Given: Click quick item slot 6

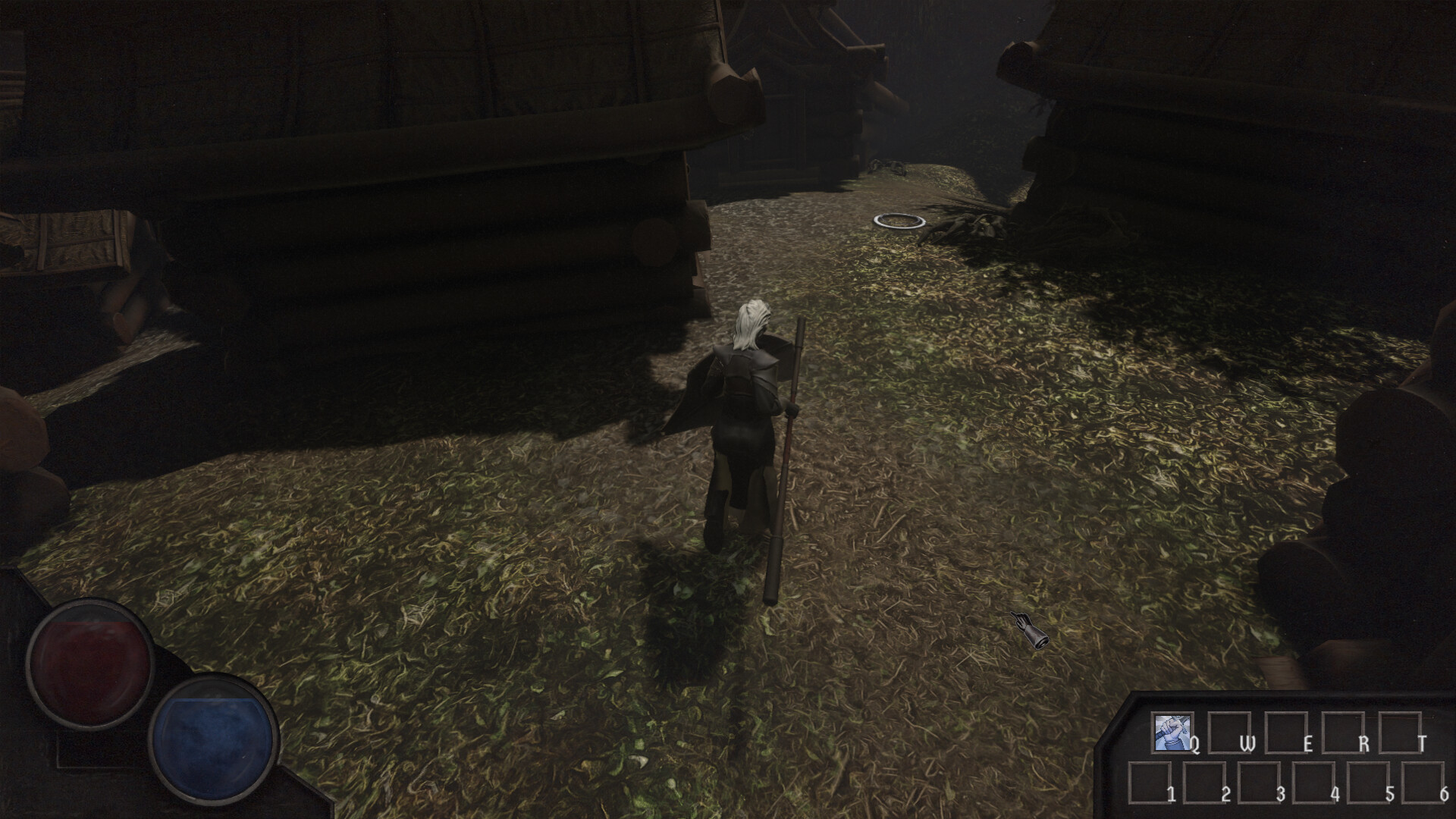Looking at the screenshot, I should [1424, 782].
